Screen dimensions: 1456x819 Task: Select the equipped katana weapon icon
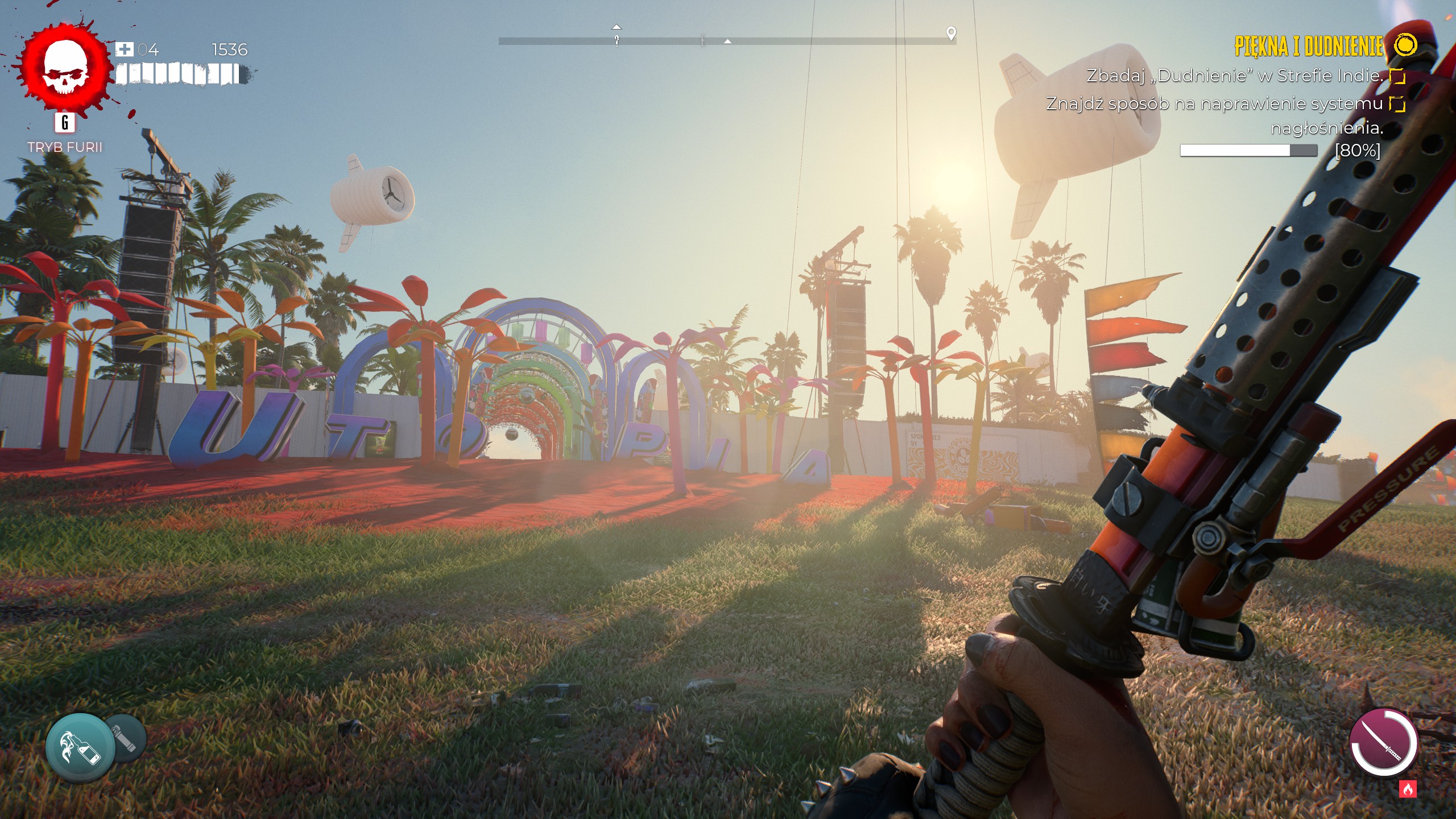[1383, 742]
